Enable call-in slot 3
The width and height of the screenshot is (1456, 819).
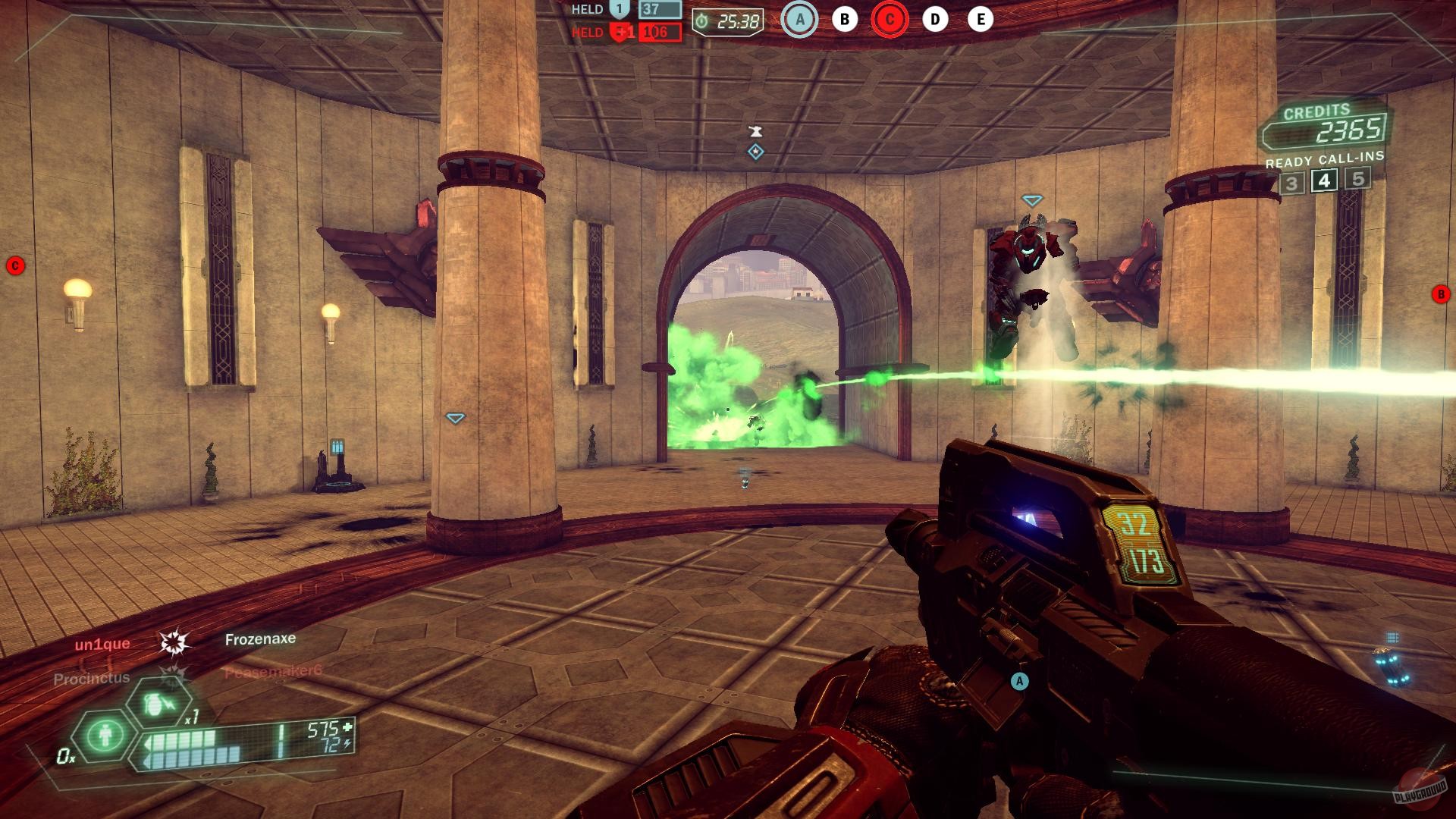(1291, 181)
